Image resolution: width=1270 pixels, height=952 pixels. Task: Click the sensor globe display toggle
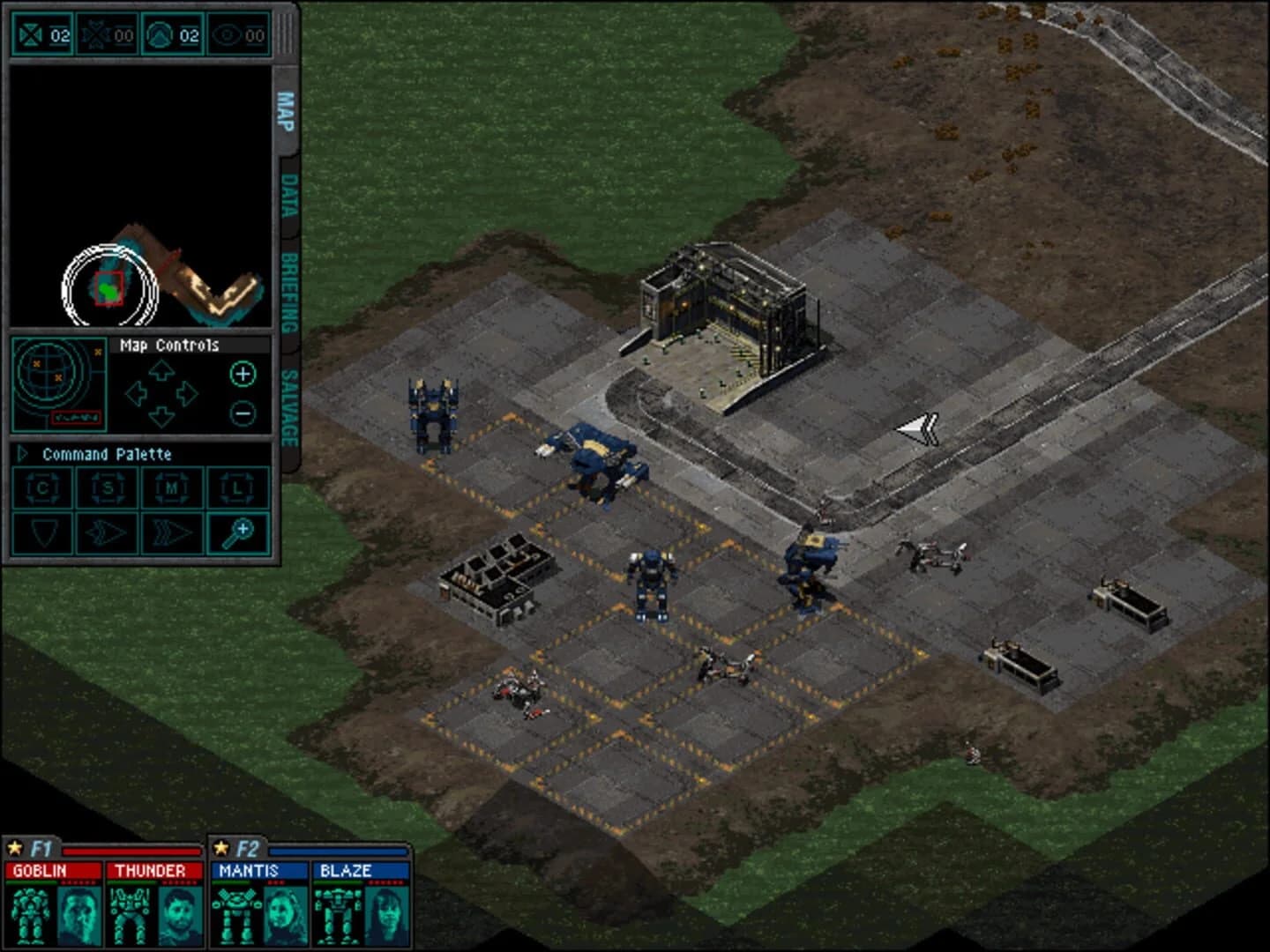pyautogui.click(x=57, y=384)
